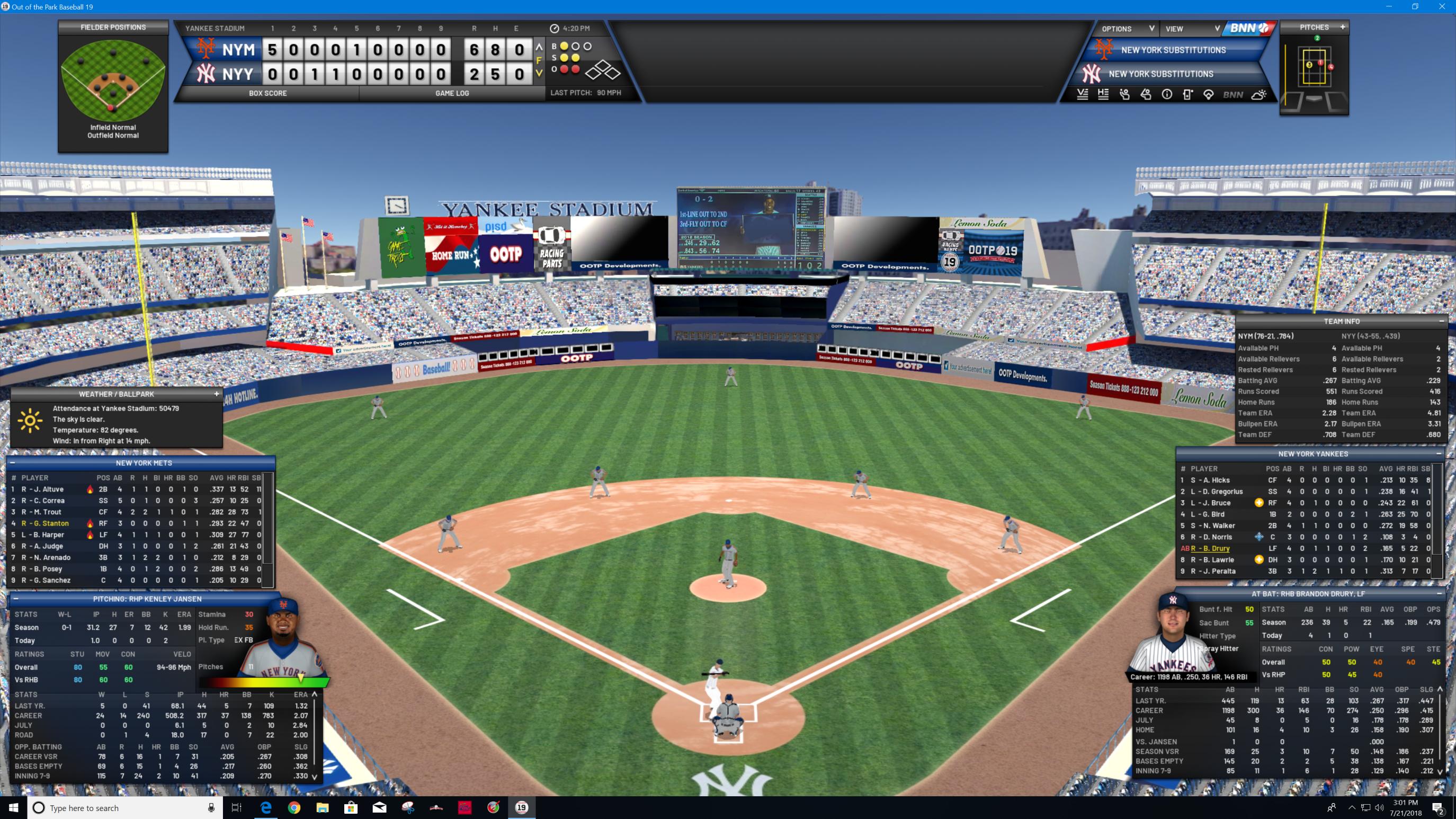
Task: Collapse the Team Info panel
Action: pos(1441,321)
